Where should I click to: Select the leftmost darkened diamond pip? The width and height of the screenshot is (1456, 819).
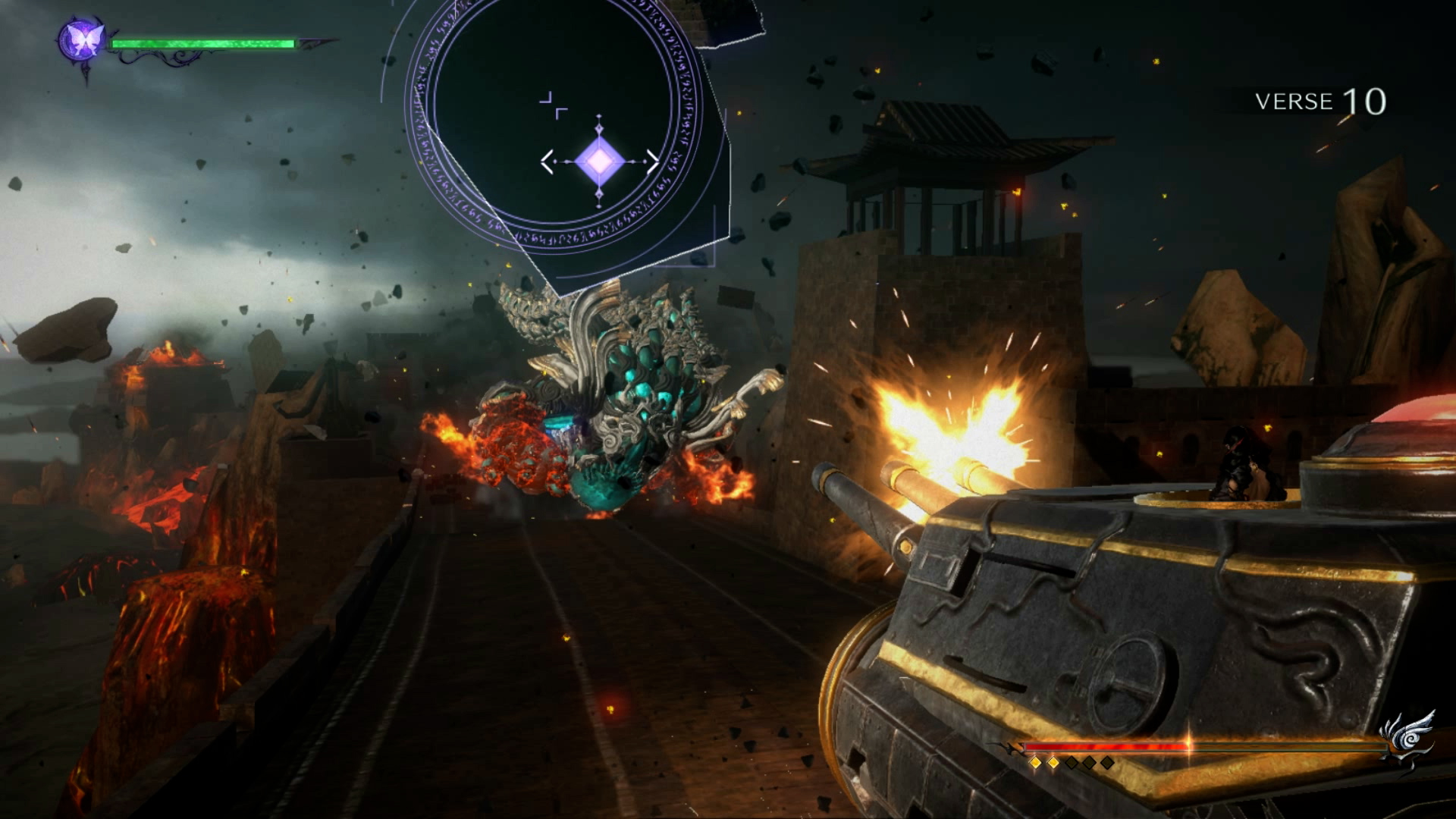1072,761
